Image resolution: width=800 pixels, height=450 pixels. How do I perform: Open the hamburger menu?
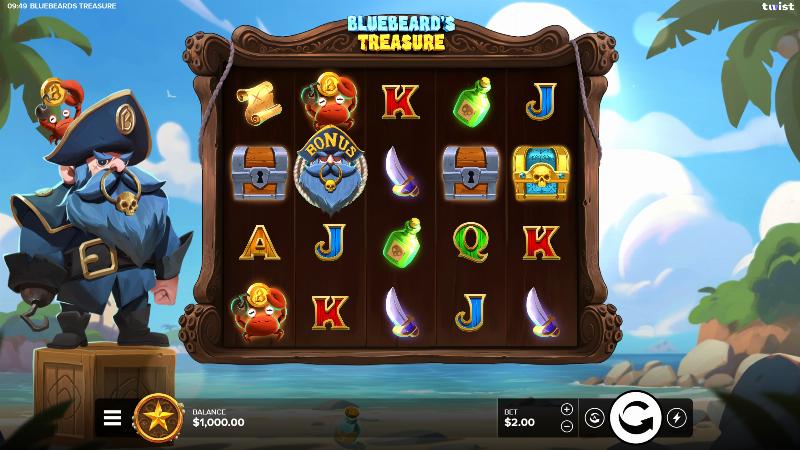tap(112, 418)
